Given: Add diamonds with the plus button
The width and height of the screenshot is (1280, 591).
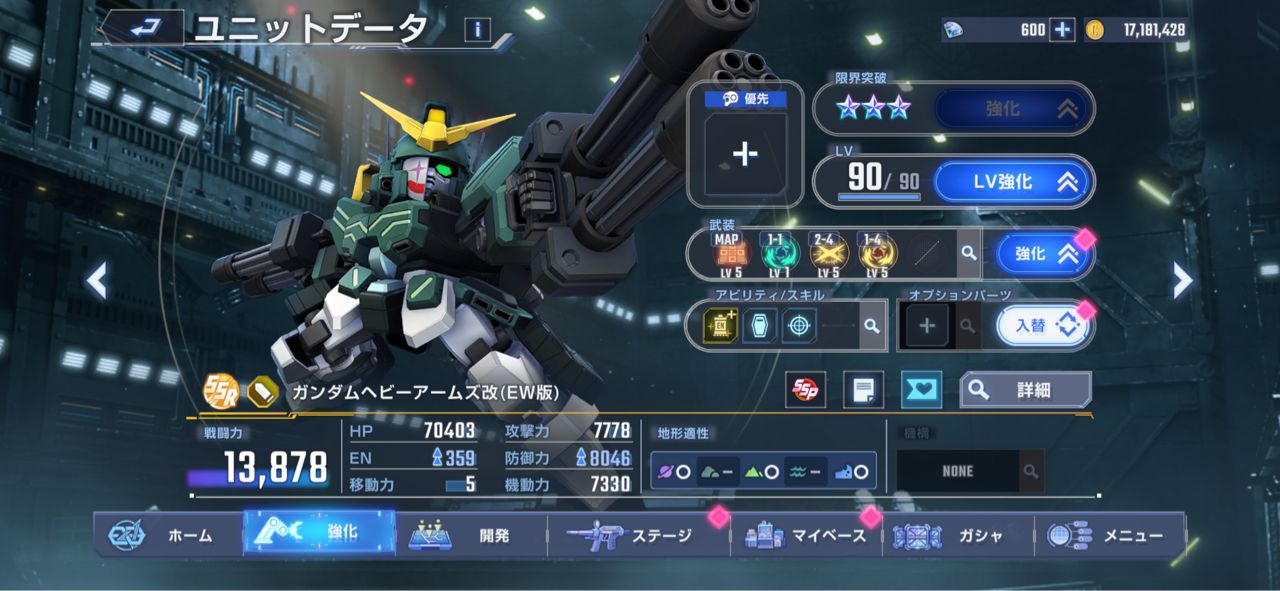Looking at the screenshot, I should pos(1062,30).
